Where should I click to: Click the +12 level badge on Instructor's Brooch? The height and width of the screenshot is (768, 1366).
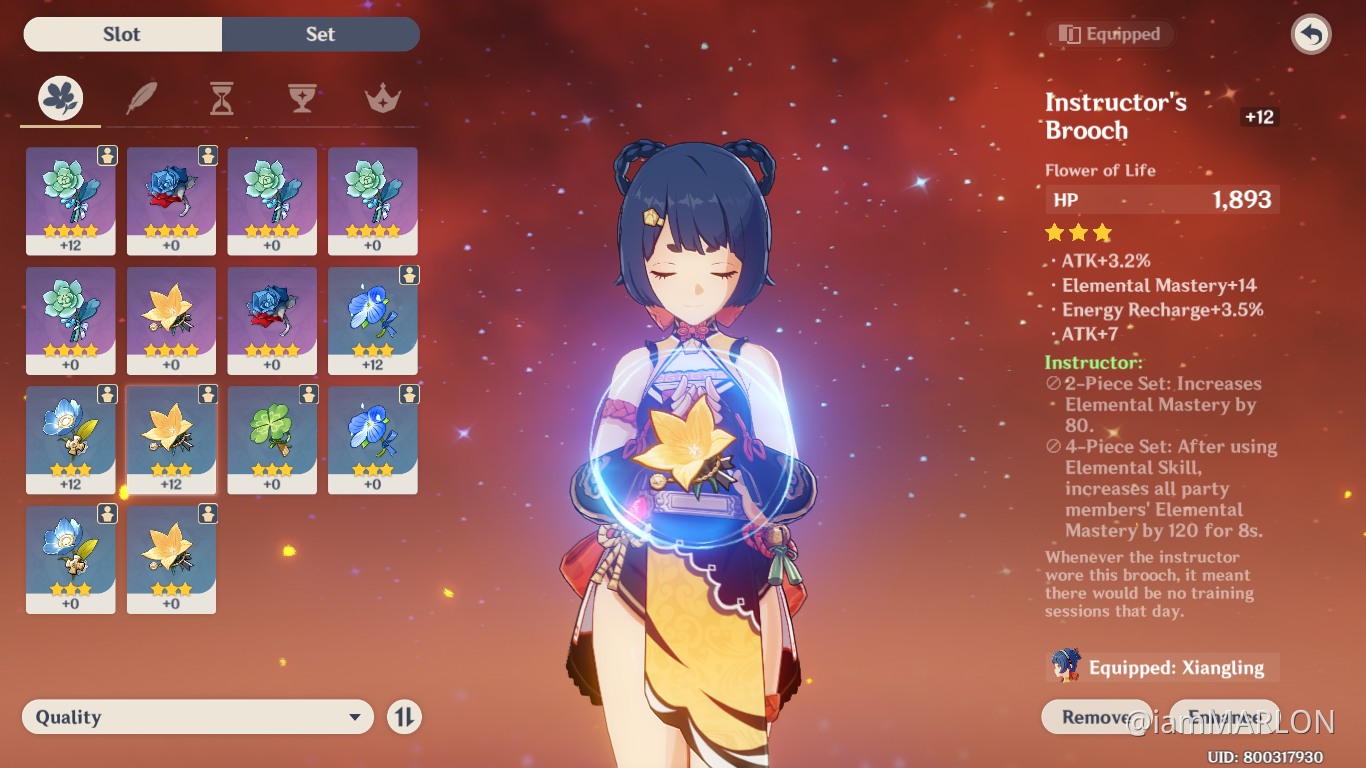(1258, 117)
